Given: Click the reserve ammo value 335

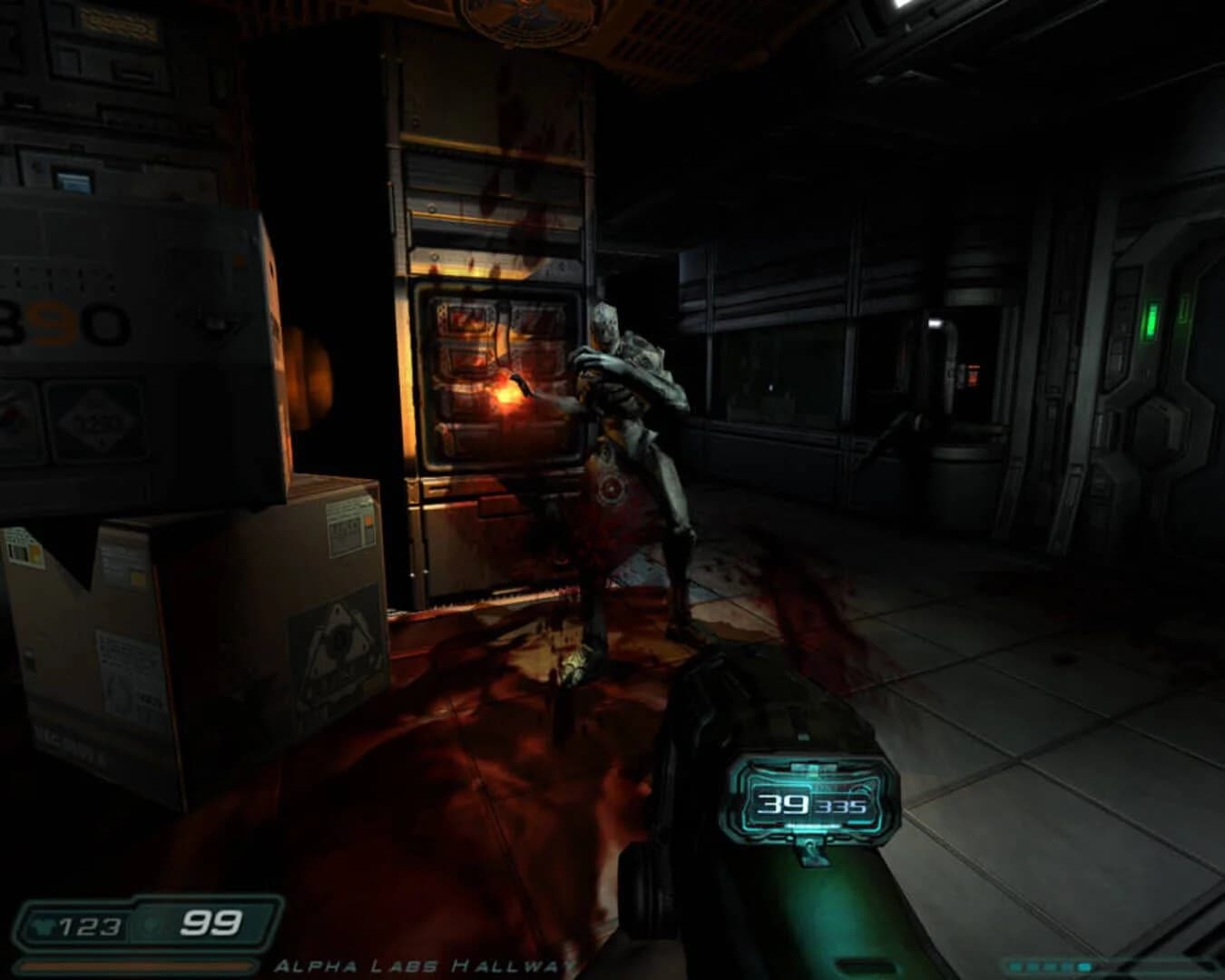Looking at the screenshot, I should (844, 807).
